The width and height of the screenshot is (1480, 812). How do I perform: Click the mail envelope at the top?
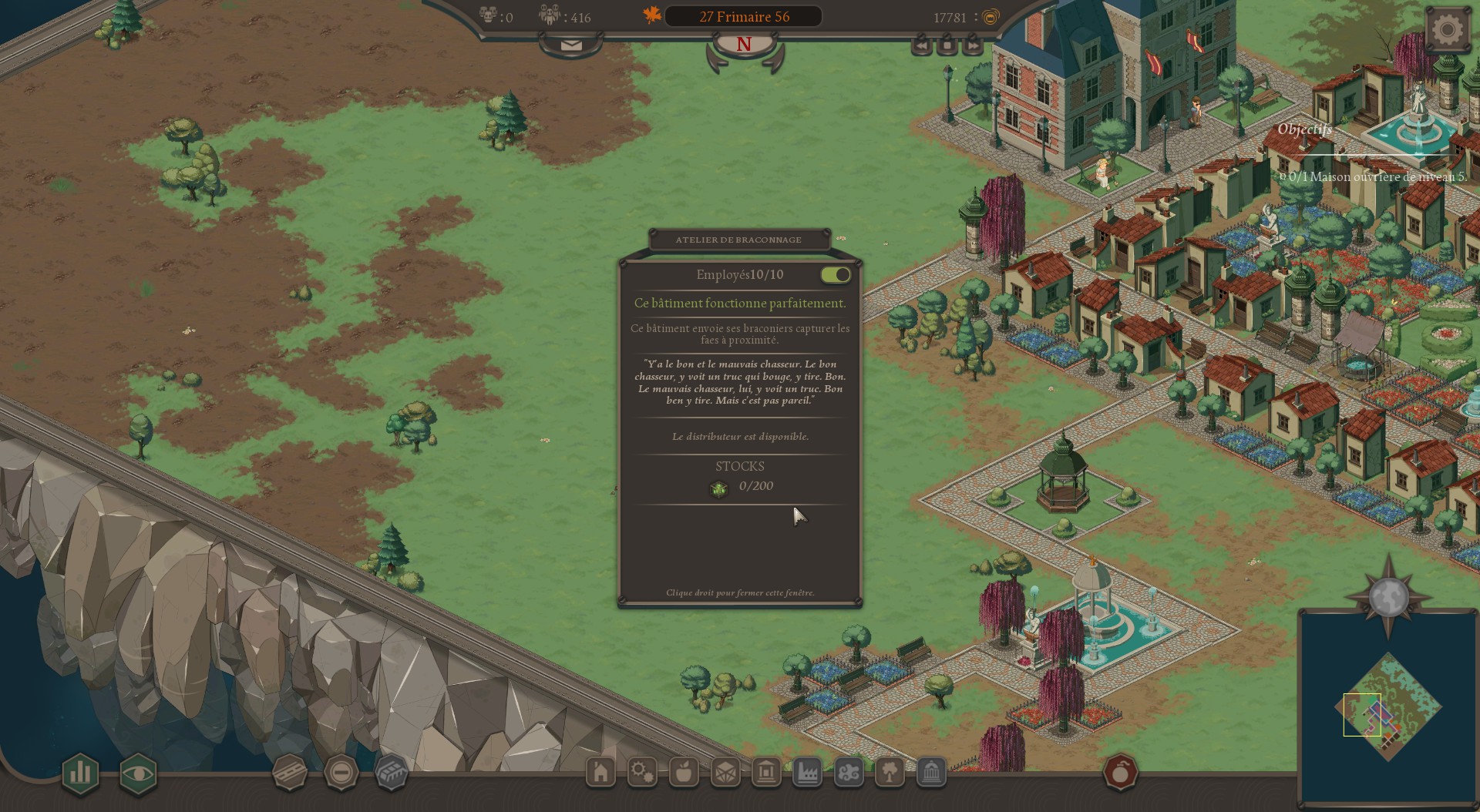coord(570,44)
